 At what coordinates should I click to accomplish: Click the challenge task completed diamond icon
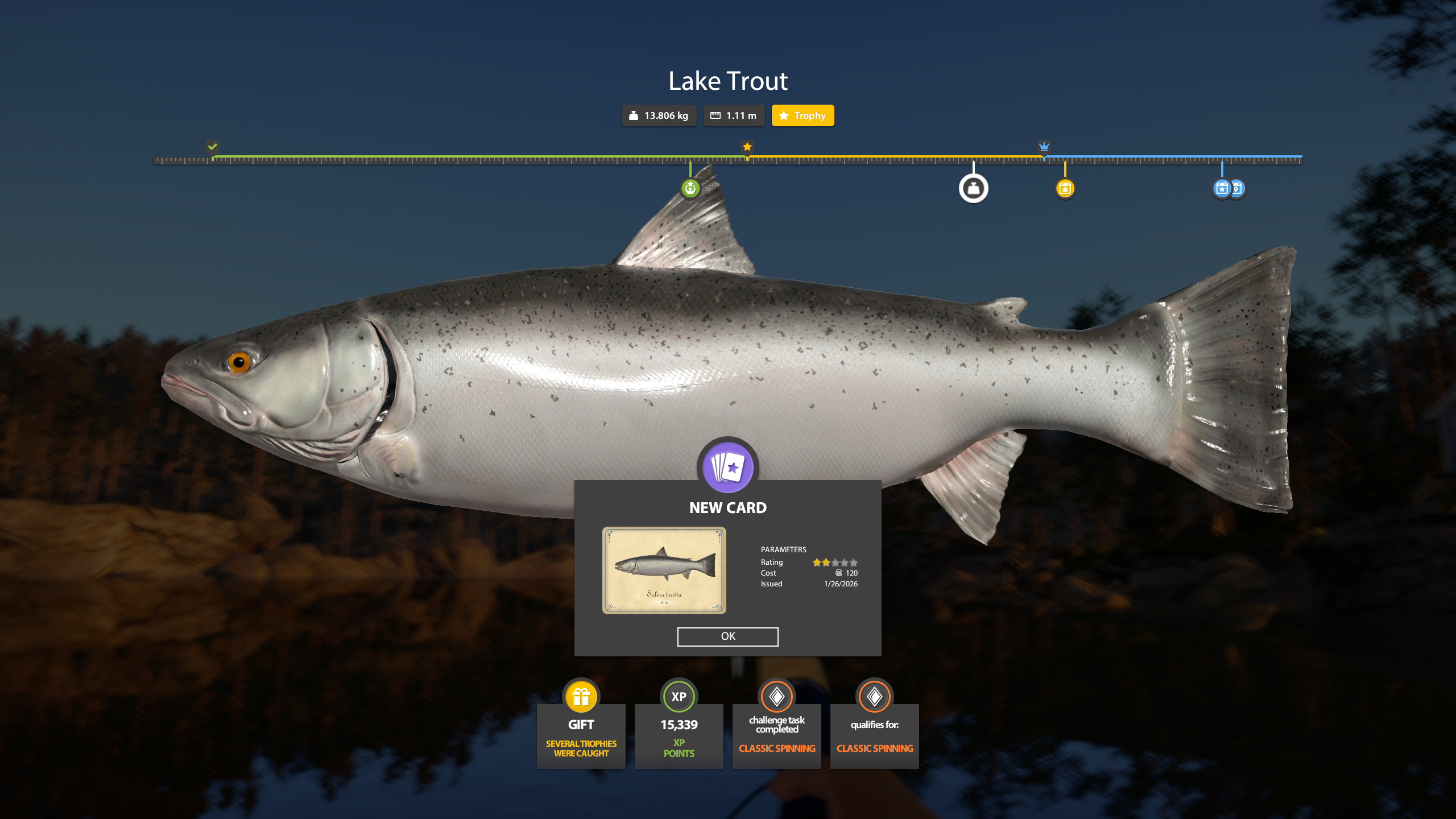point(777,695)
